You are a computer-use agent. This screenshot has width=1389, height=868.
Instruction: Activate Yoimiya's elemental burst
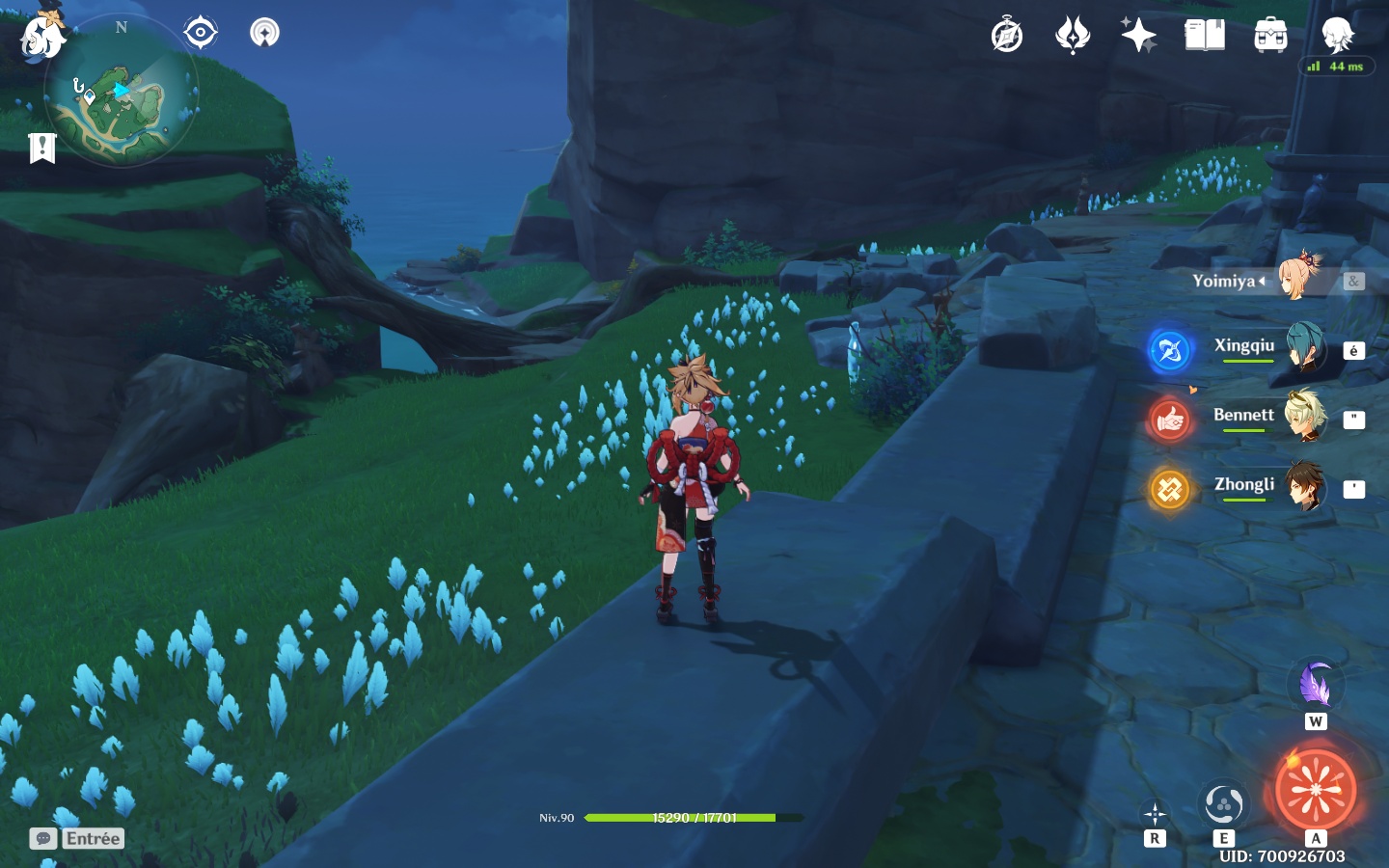1315,791
